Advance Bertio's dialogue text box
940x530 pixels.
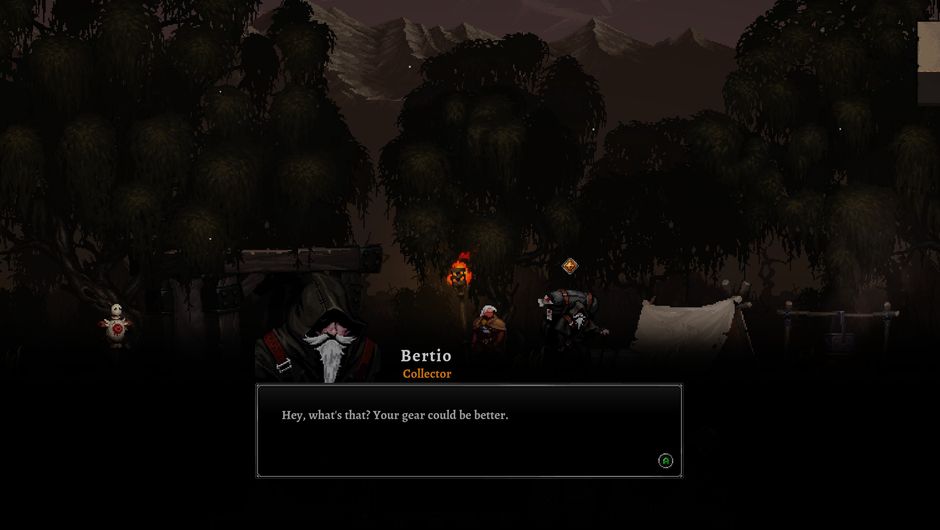tap(665, 461)
